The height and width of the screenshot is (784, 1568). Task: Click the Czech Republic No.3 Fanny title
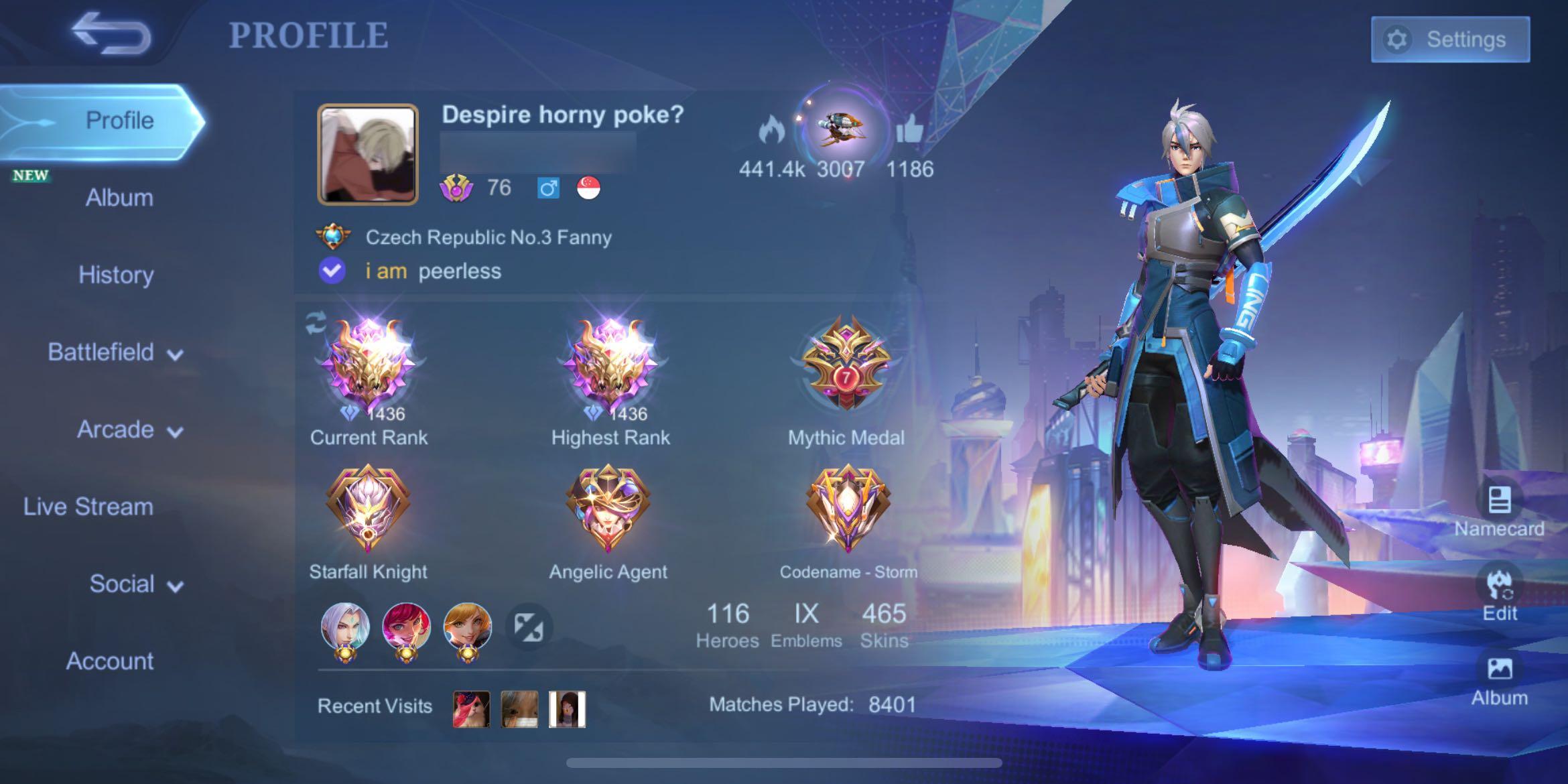pos(488,237)
